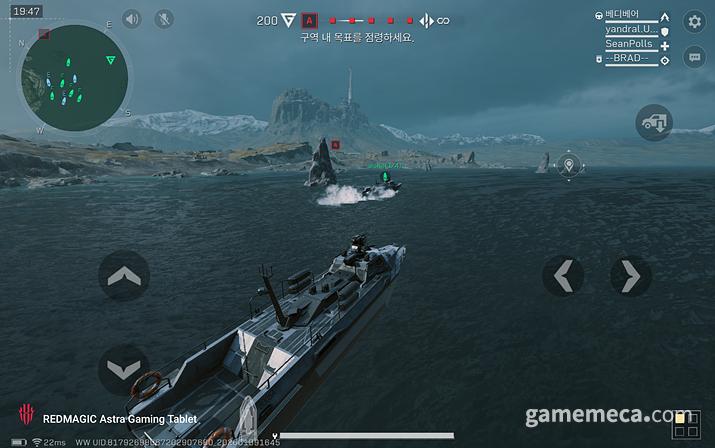This screenshot has height=448, width=715.
Task: Toggle the speaker sound button
Action: pyautogui.click(x=132, y=19)
